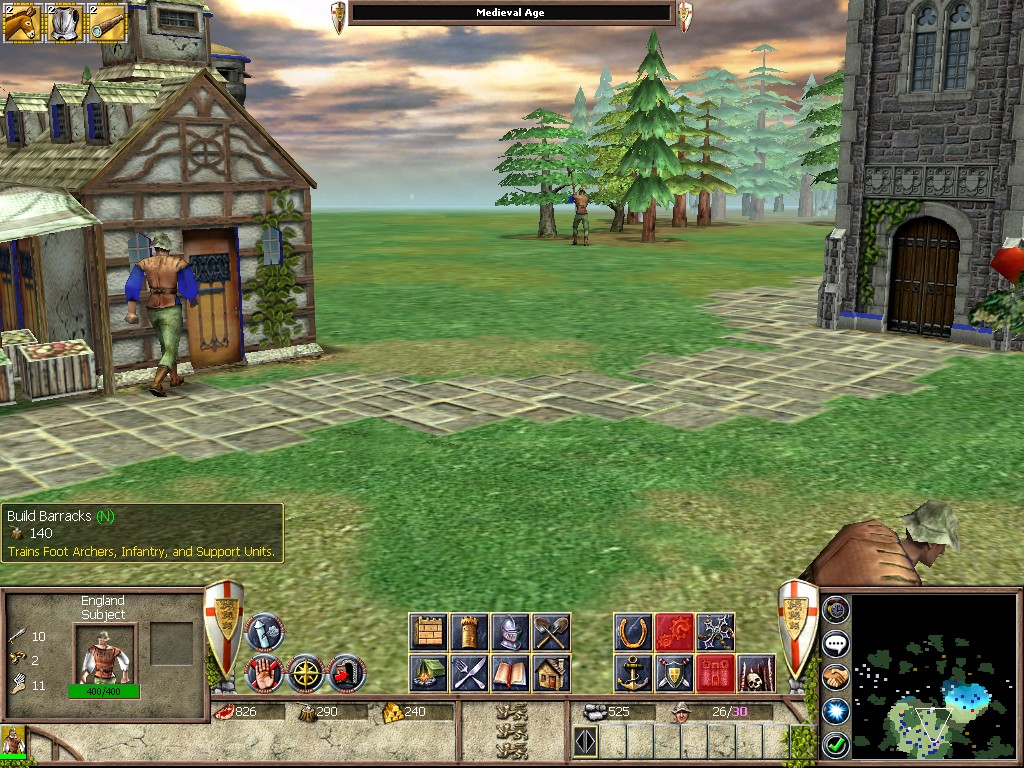Build a house with the cottage icon

pos(551,673)
